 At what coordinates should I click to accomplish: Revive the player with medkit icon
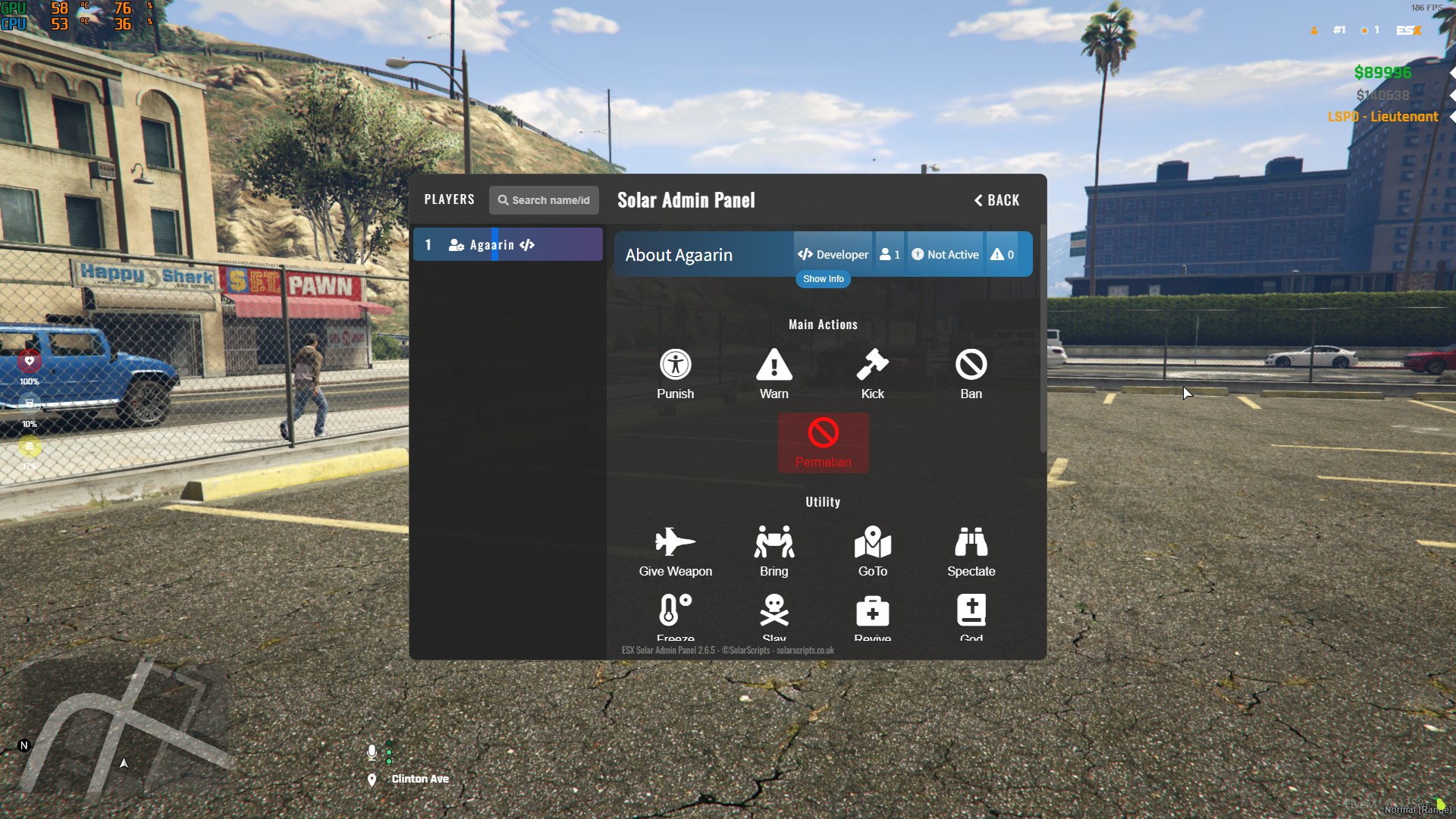(x=872, y=613)
